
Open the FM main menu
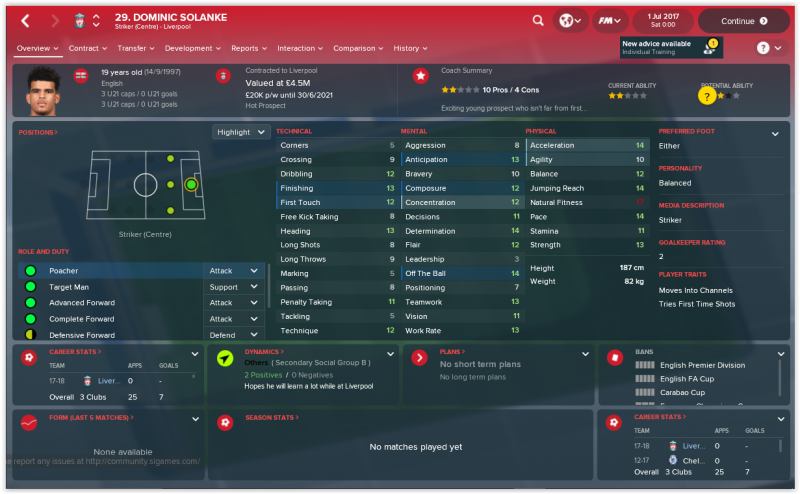coord(605,20)
